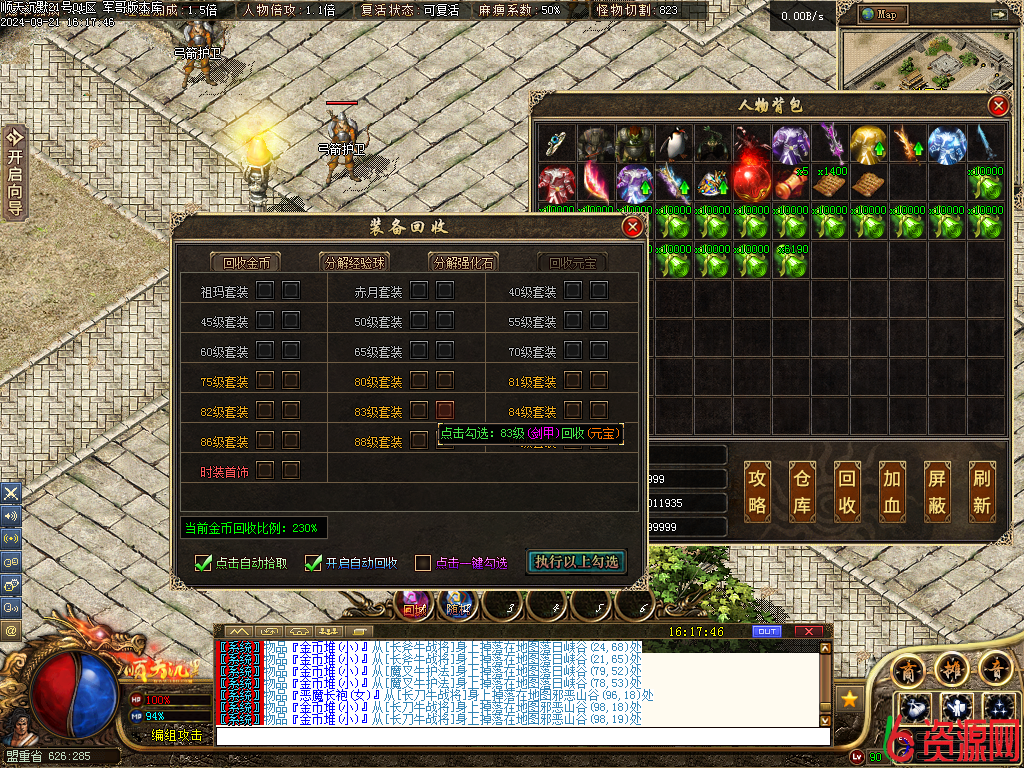Click the 回收金币 button

pos(246,263)
